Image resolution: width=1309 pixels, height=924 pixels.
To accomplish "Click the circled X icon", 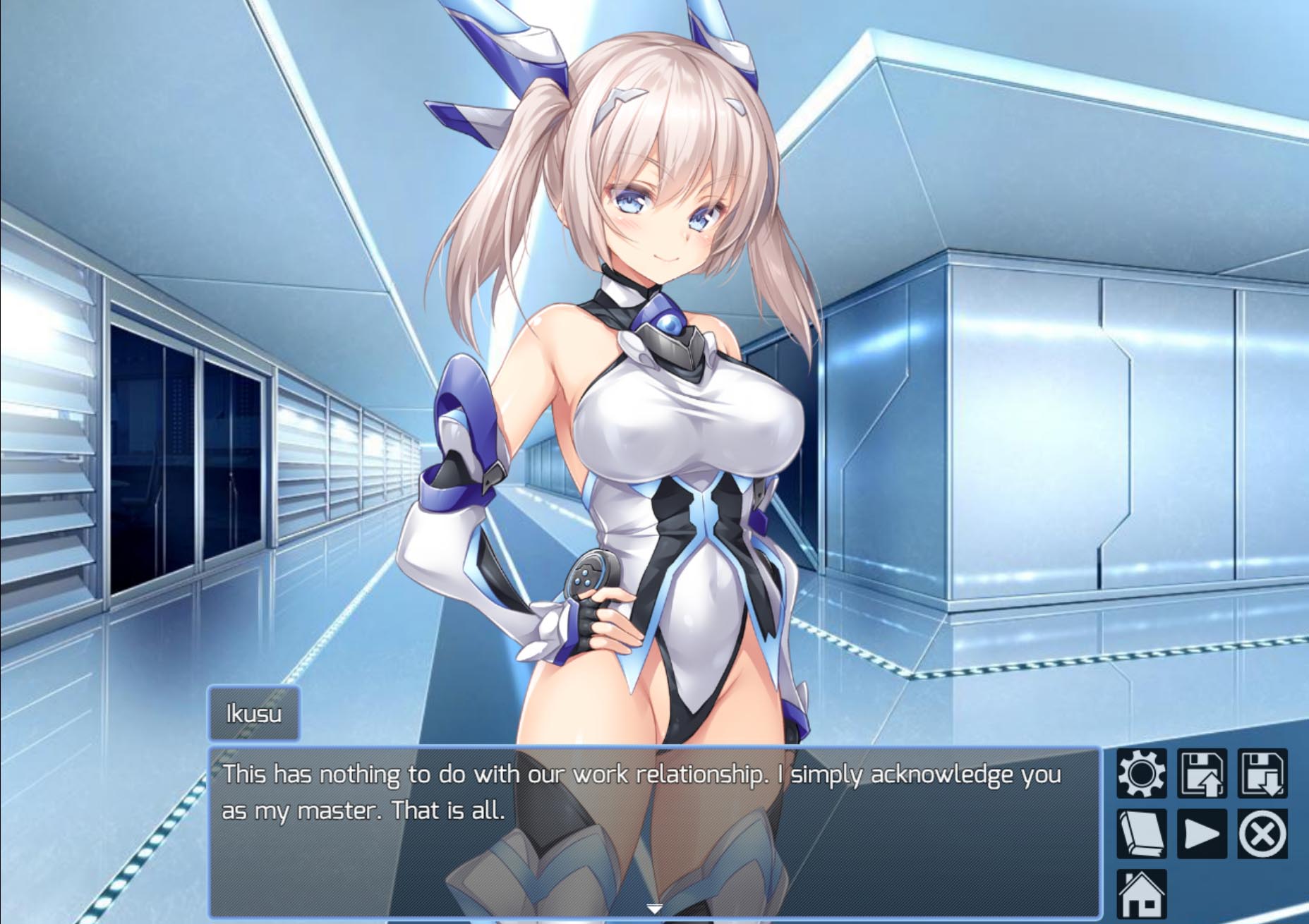I will click(1262, 834).
